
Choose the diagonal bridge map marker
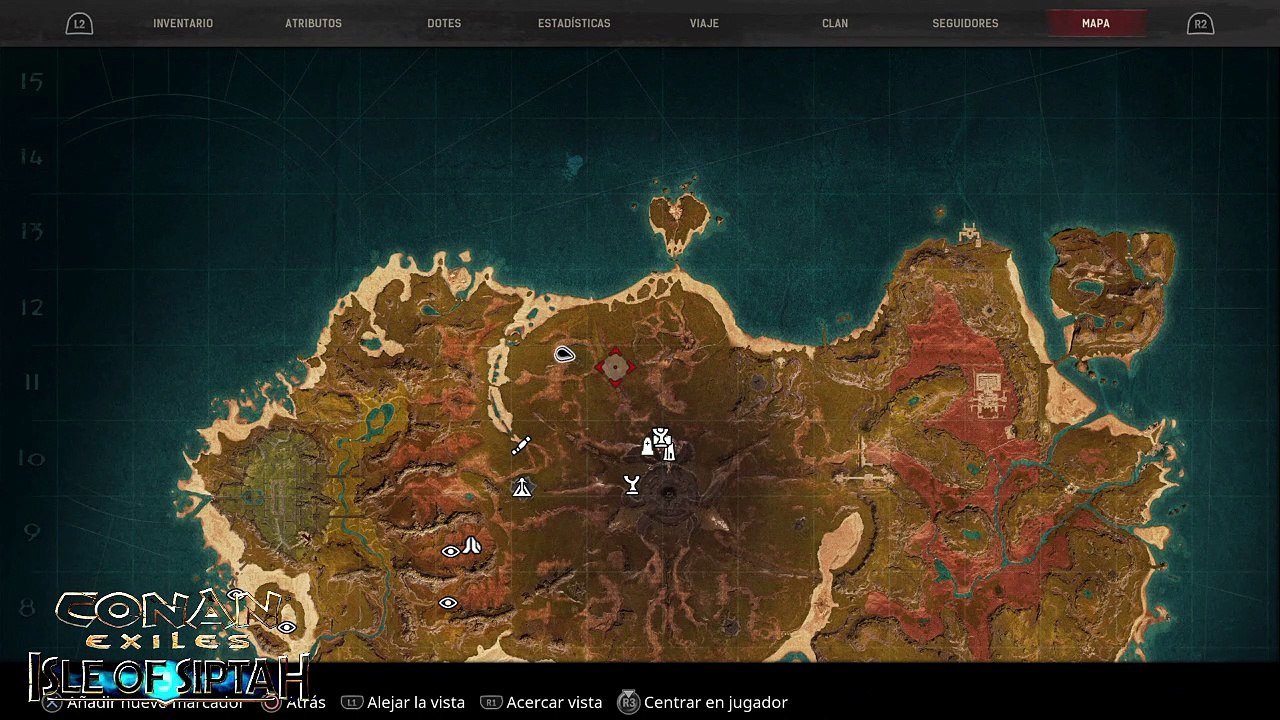pos(521,446)
